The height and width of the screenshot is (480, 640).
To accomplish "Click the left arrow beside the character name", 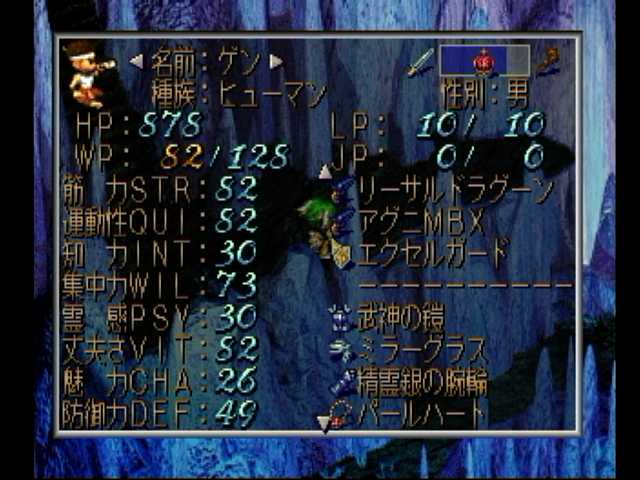I will (136, 61).
